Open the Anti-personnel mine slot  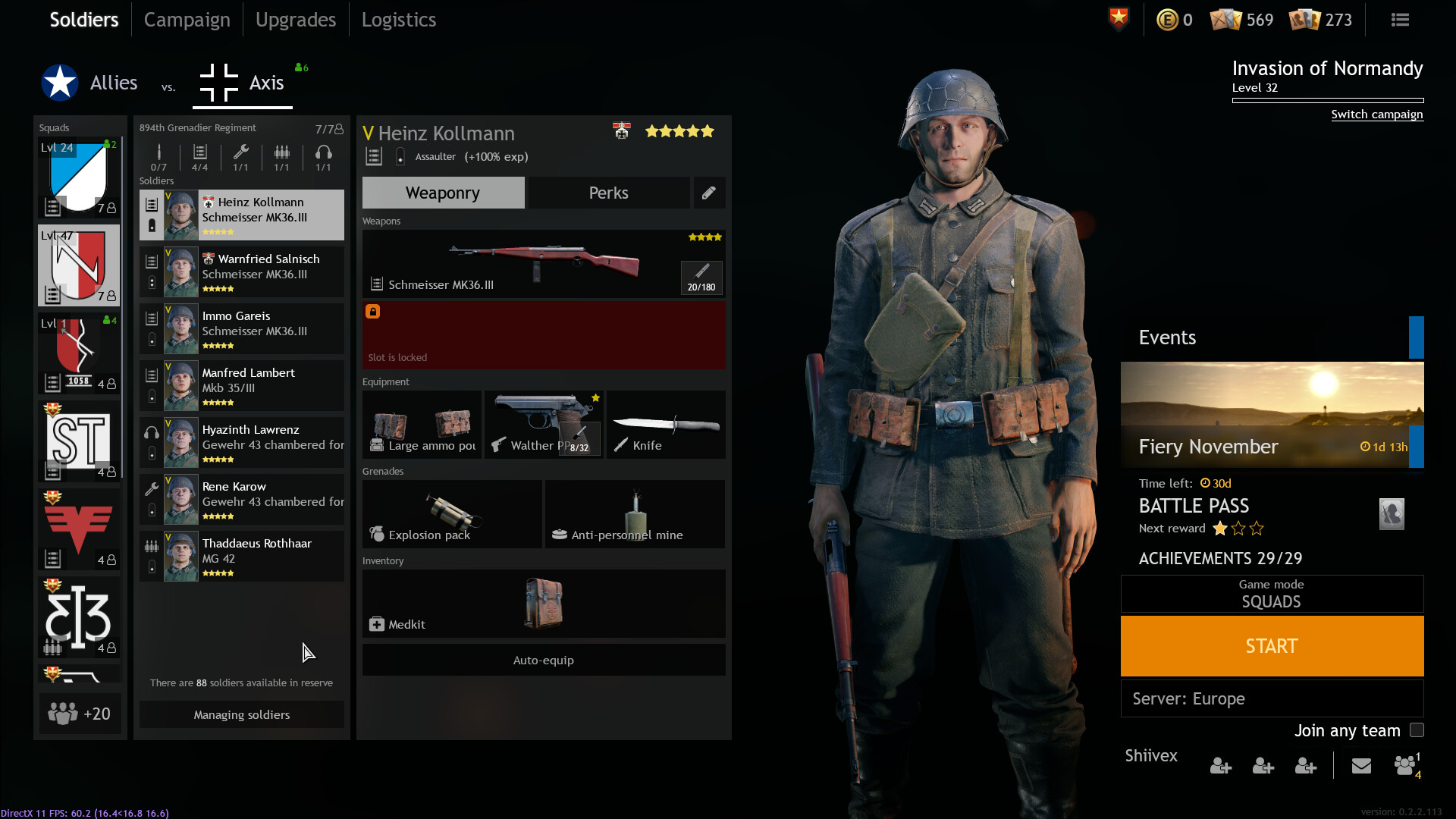tap(634, 514)
